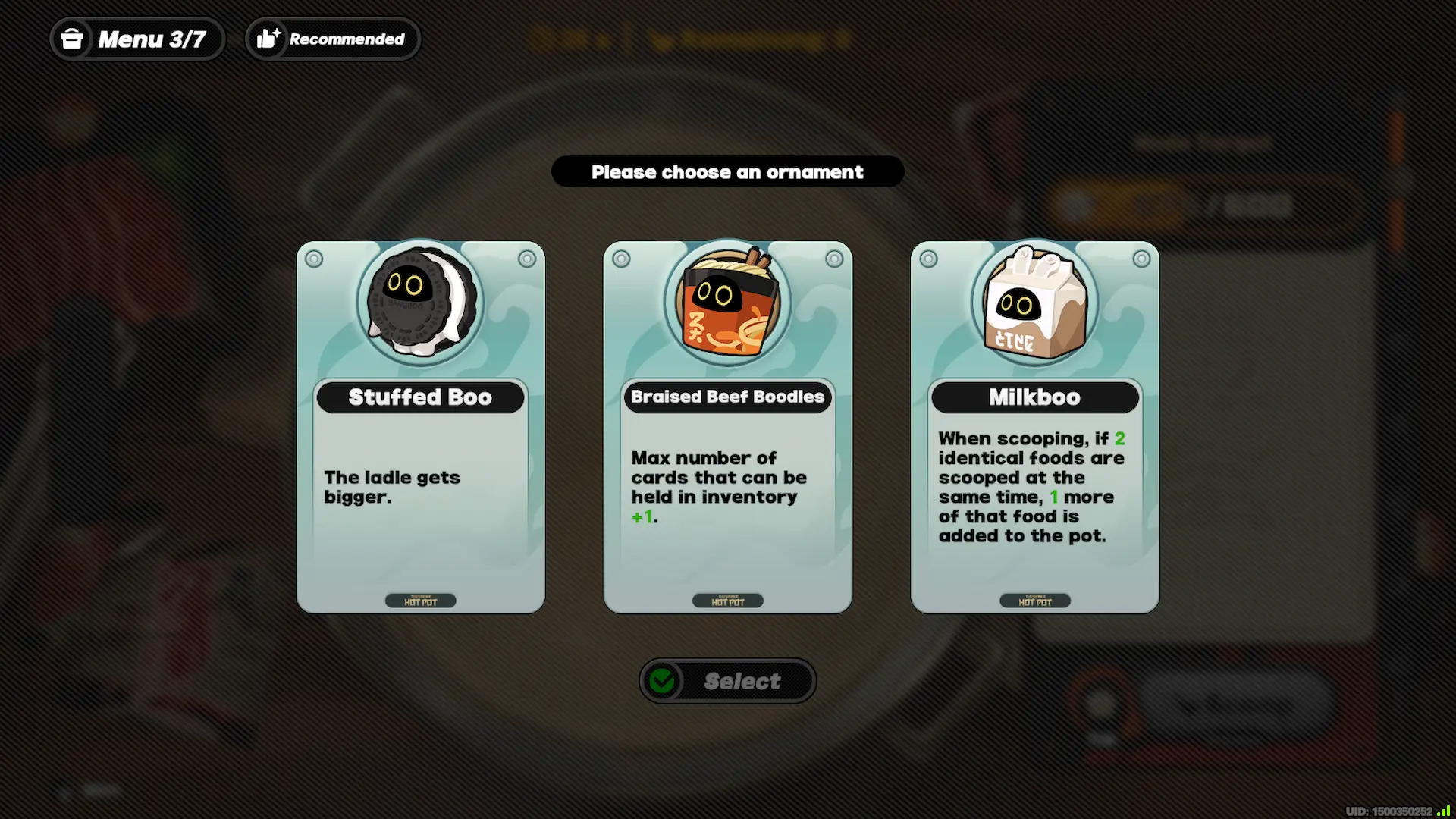Expand the Braised Beef Boodles card description
Screen dimensions: 1456x819
point(726,488)
